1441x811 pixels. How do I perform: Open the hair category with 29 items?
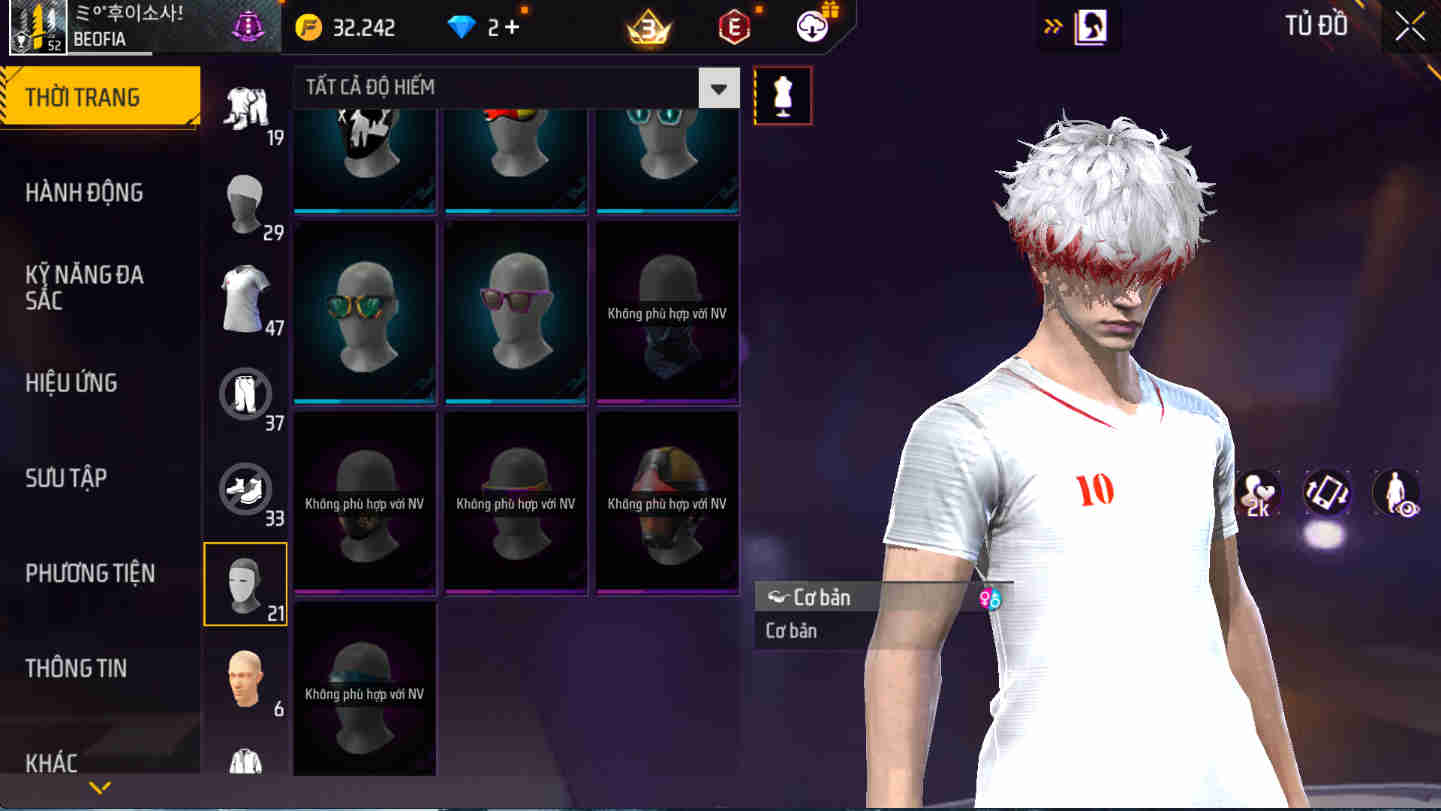[245, 203]
